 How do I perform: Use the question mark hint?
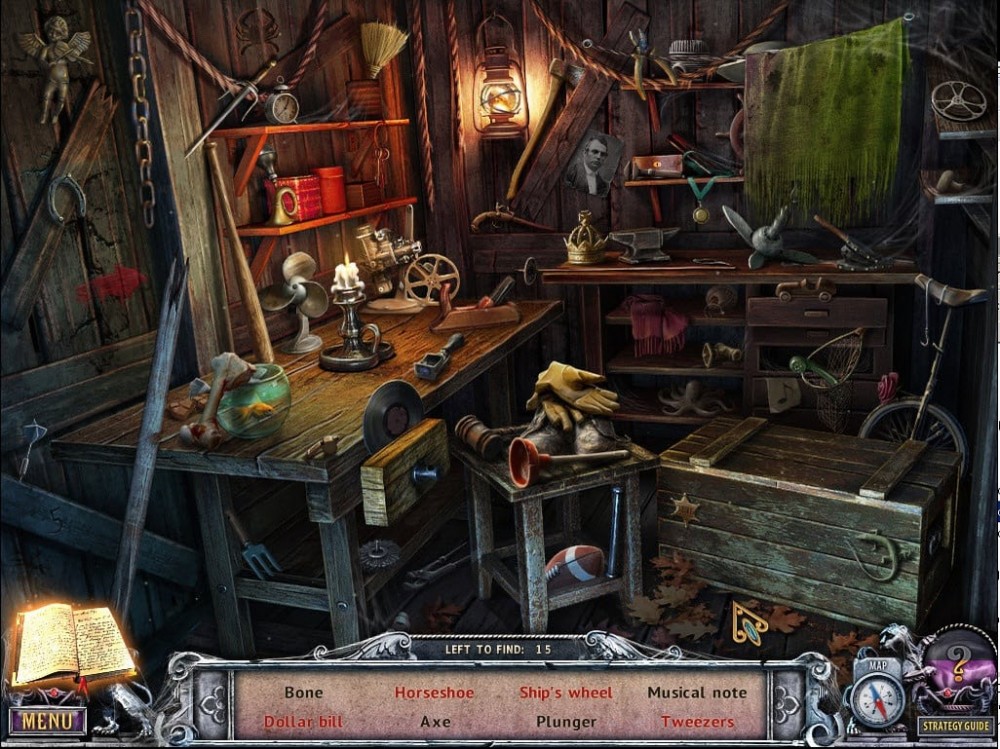click(x=957, y=665)
